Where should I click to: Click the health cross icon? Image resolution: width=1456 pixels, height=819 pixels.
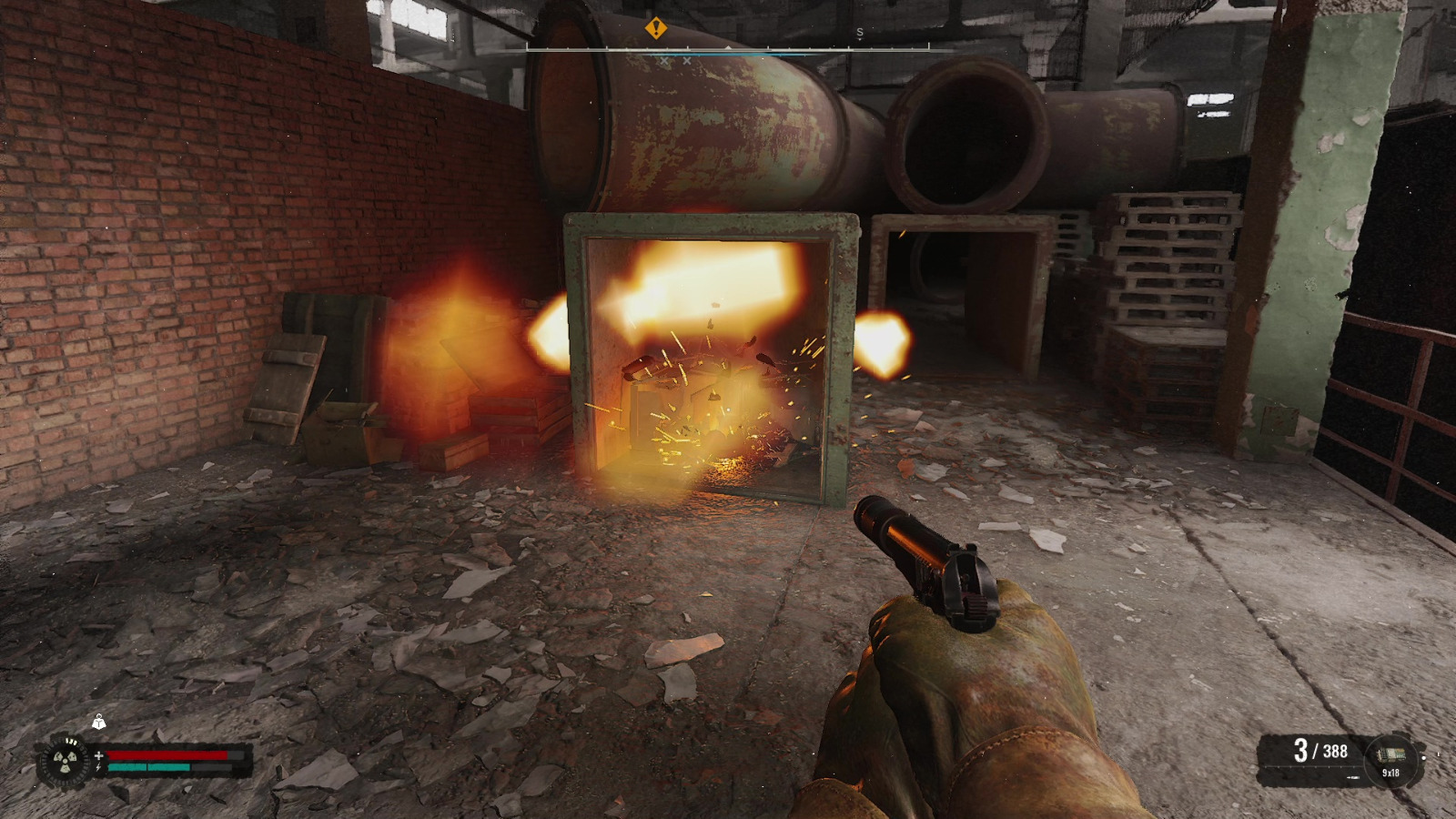pyautogui.click(x=99, y=755)
